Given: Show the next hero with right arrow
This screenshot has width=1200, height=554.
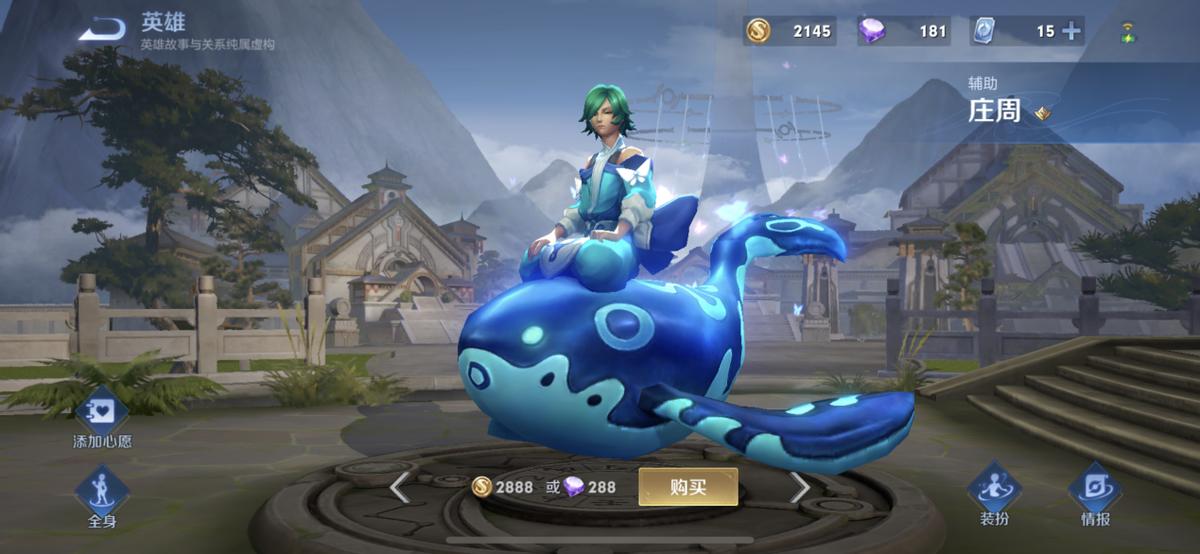Looking at the screenshot, I should 800,488.
